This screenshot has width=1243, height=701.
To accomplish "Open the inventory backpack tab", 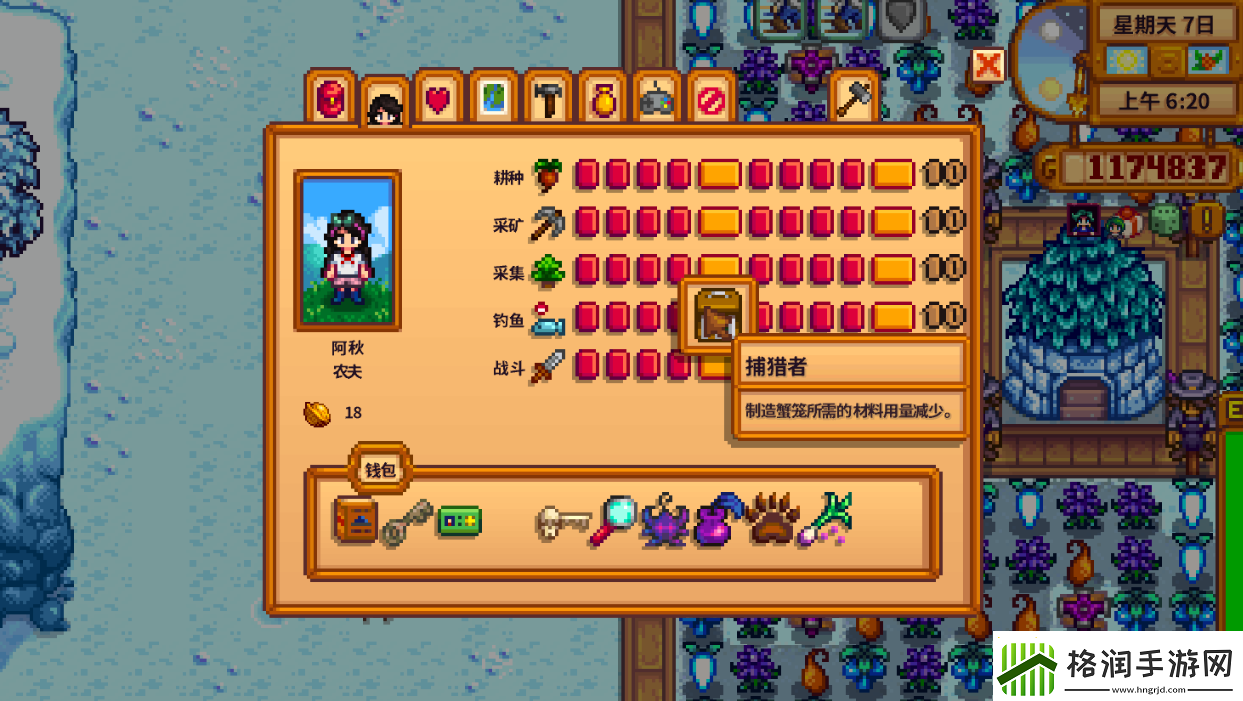I will [331, 99].
